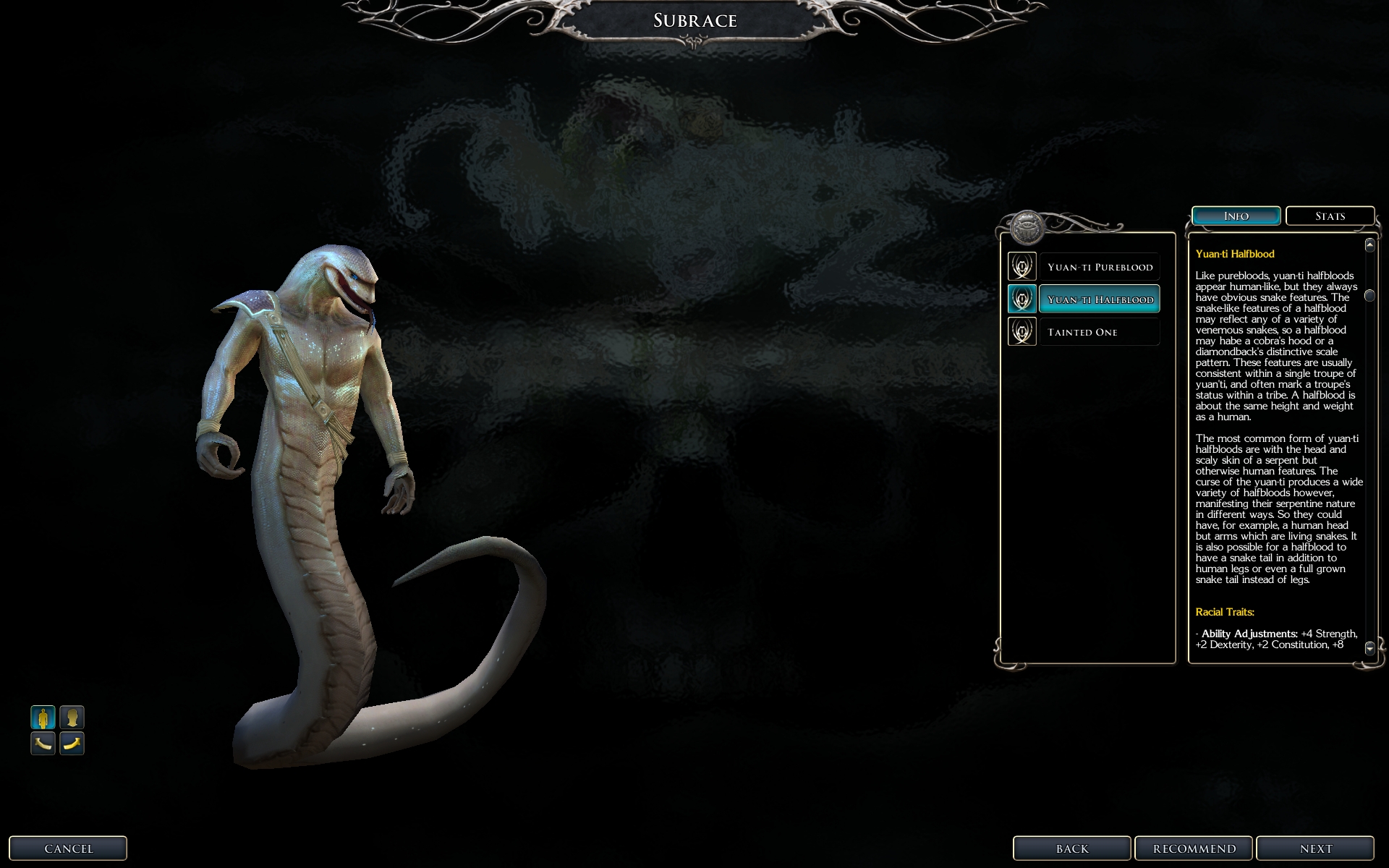
Task: Pick the Tainted One subrace
Action: click(1099, 332)
